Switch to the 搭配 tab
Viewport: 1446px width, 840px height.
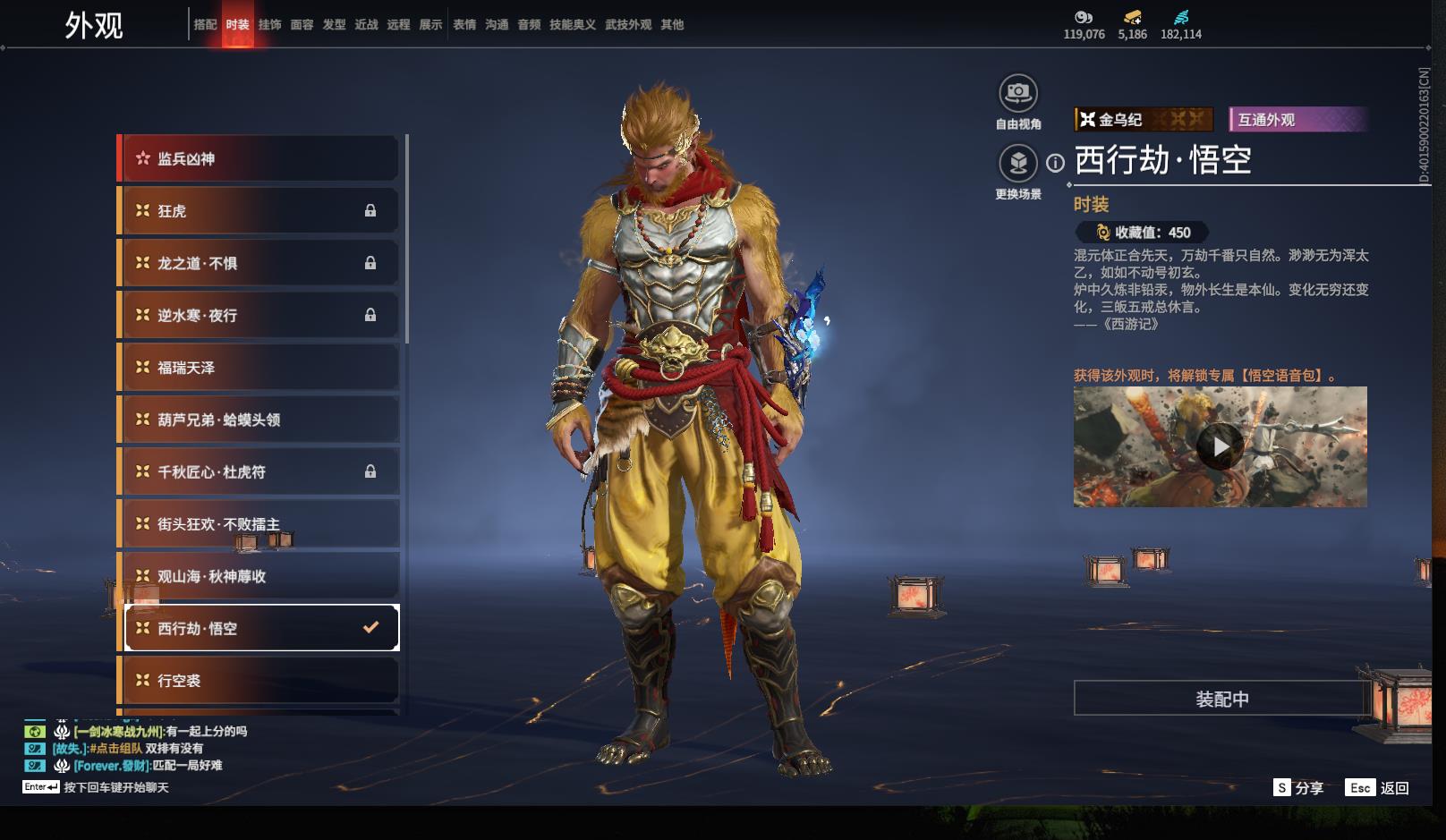[205, 25]
